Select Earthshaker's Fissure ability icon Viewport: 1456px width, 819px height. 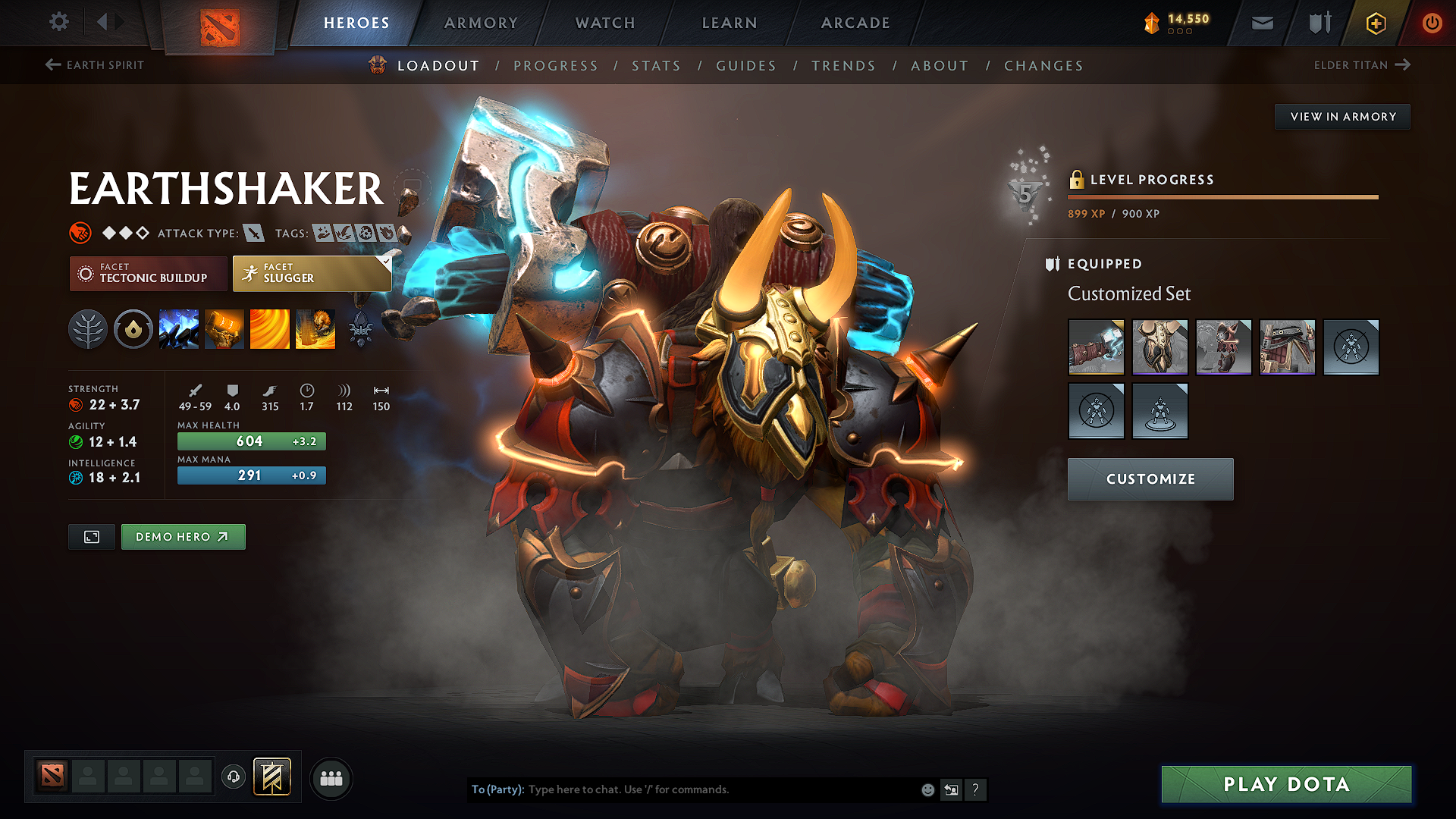[x=179, y=328]
